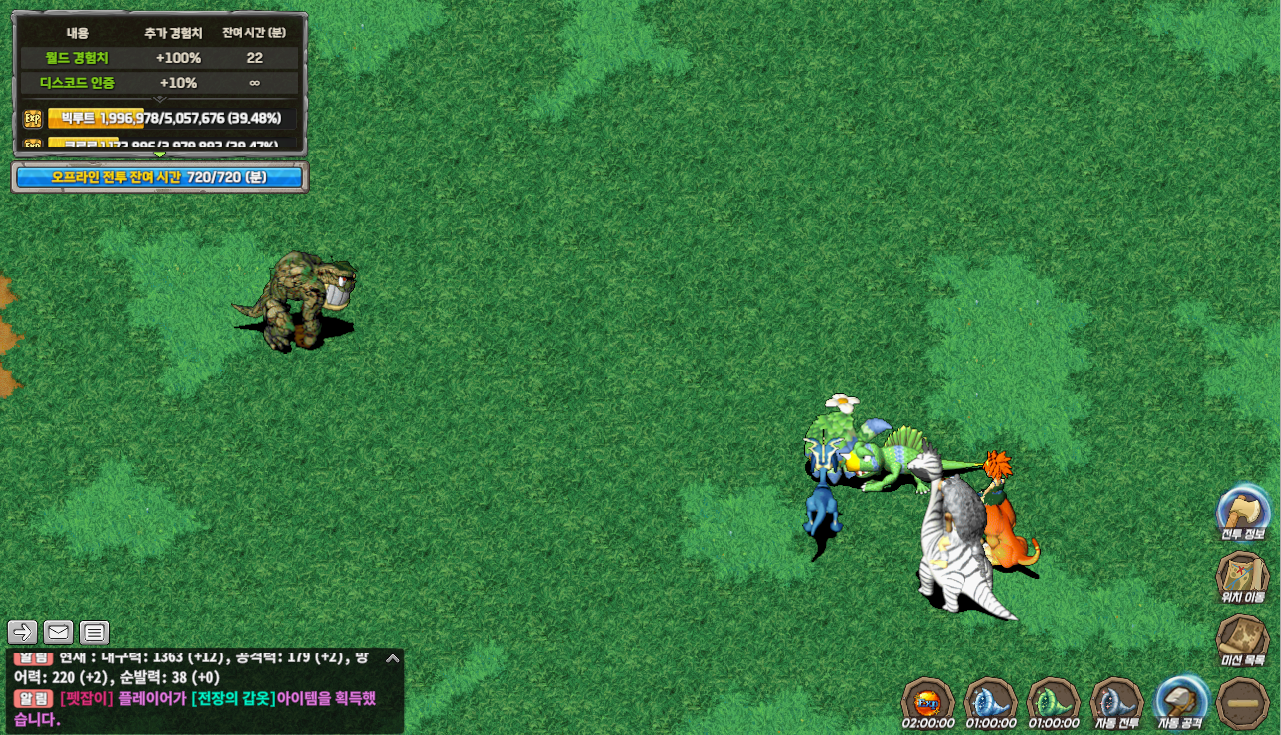Screen dimensions: 1281x735
Task: Open the 전투 정보 battle info axe icon
Action: 1242,510
